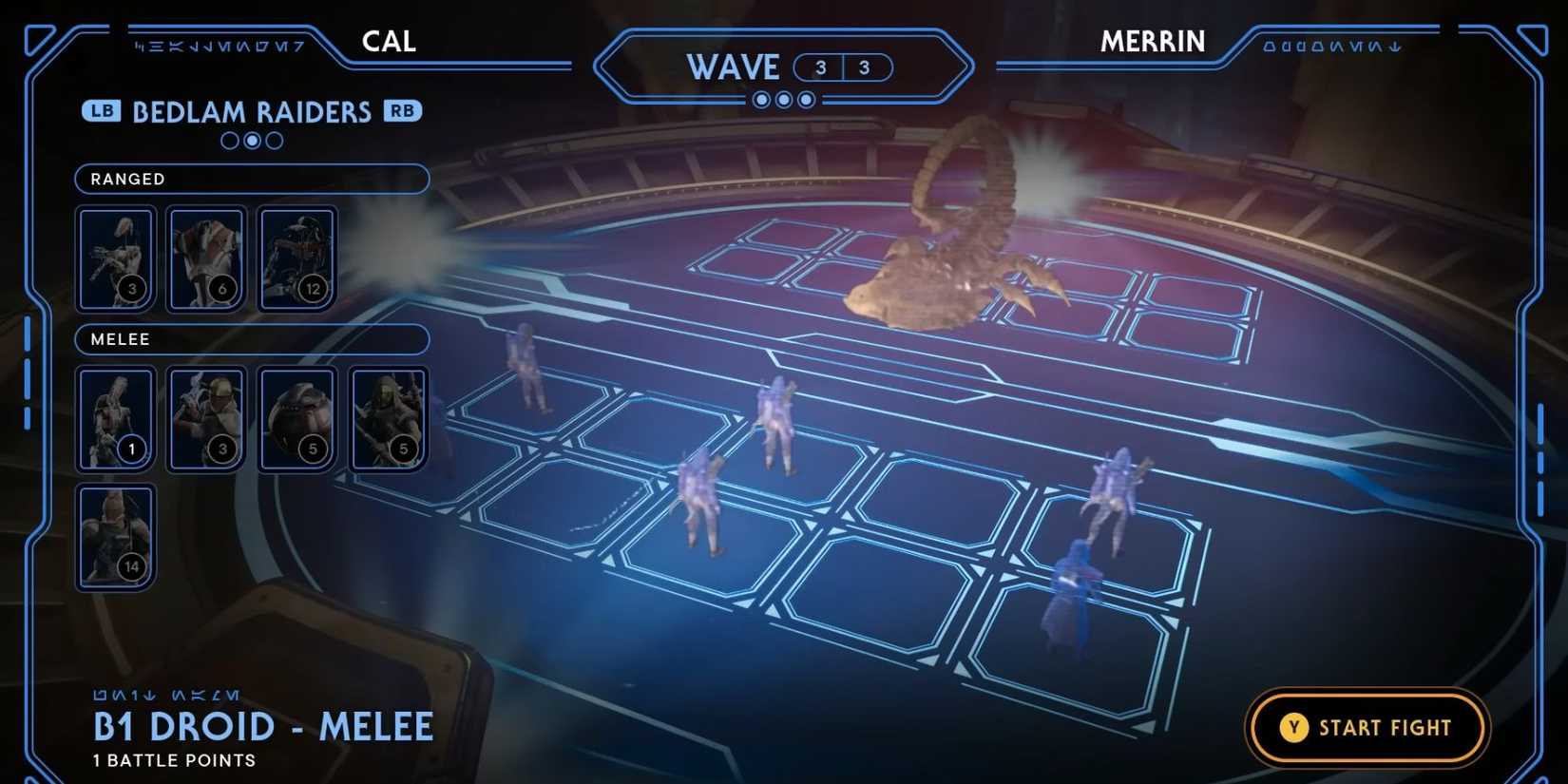Select the third dot under the wave counter
Viewport: 1568px width, 784px height.
(805, 99)
